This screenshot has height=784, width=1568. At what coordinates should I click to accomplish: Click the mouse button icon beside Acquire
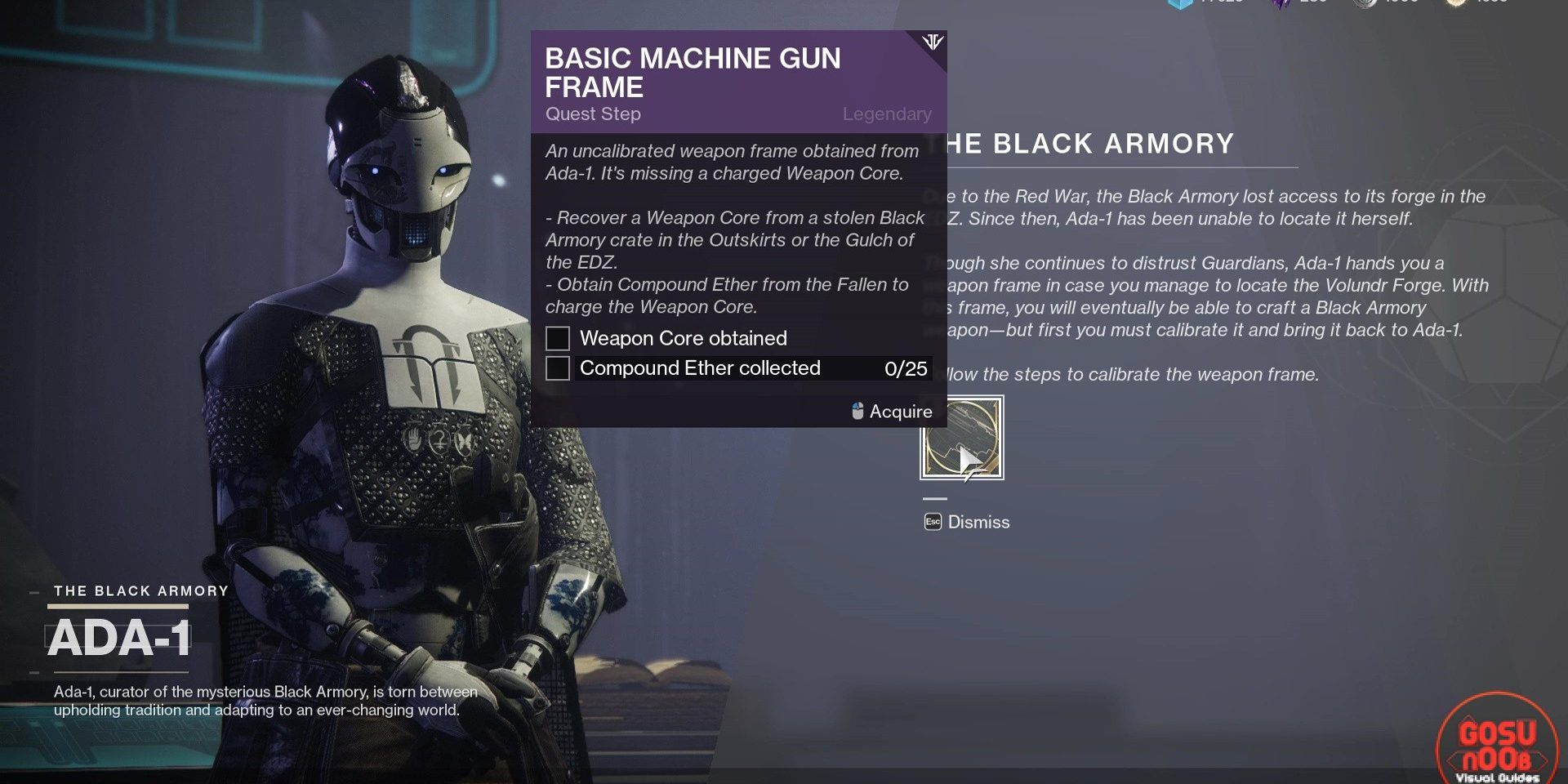[857, 412]
